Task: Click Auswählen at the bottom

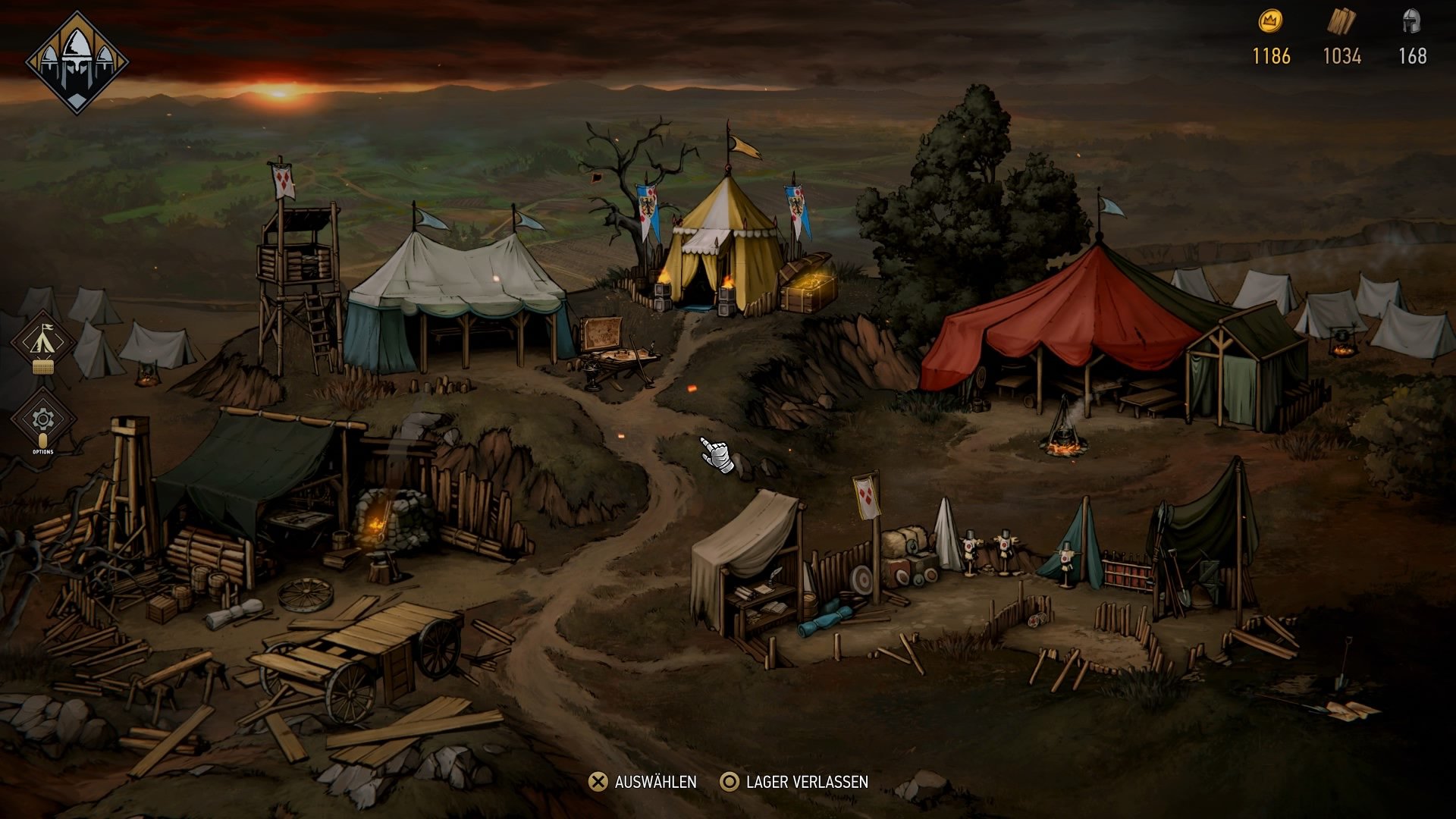Action: tap(657, 781)
